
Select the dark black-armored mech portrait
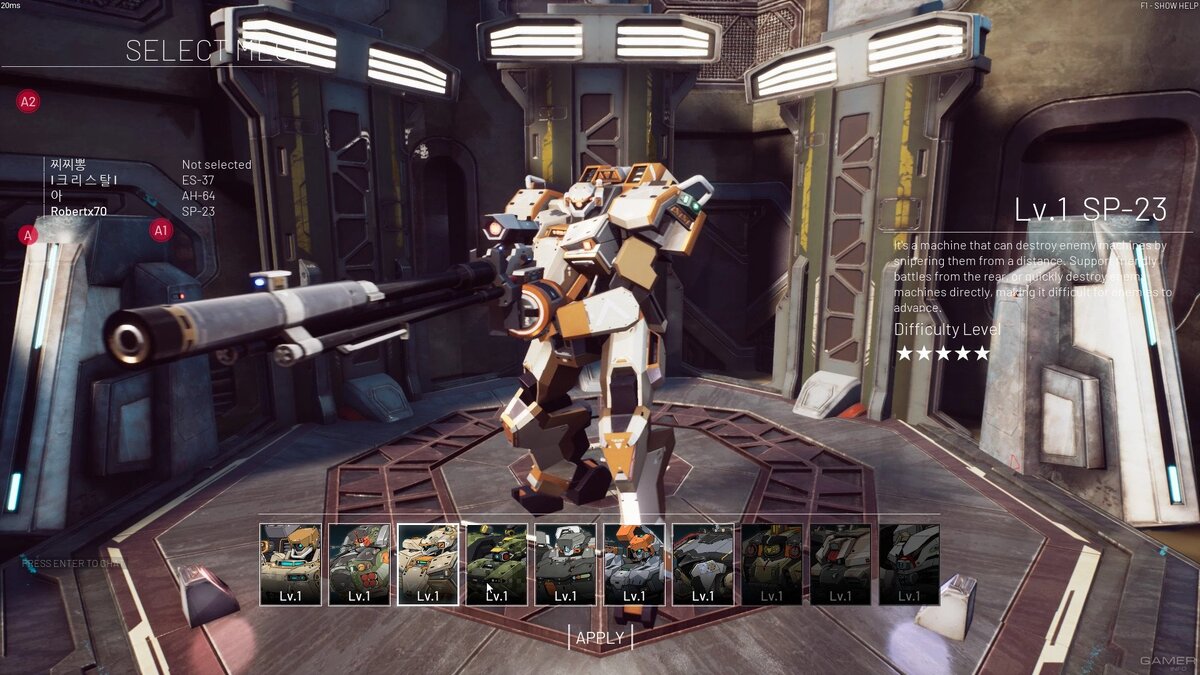coord(703,564)
